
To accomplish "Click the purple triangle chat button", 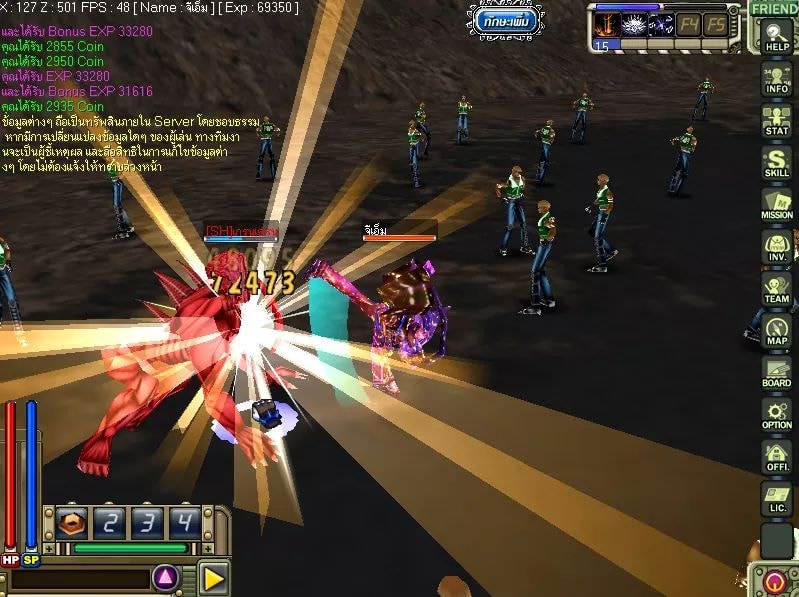I will click(x=166, y=577).
